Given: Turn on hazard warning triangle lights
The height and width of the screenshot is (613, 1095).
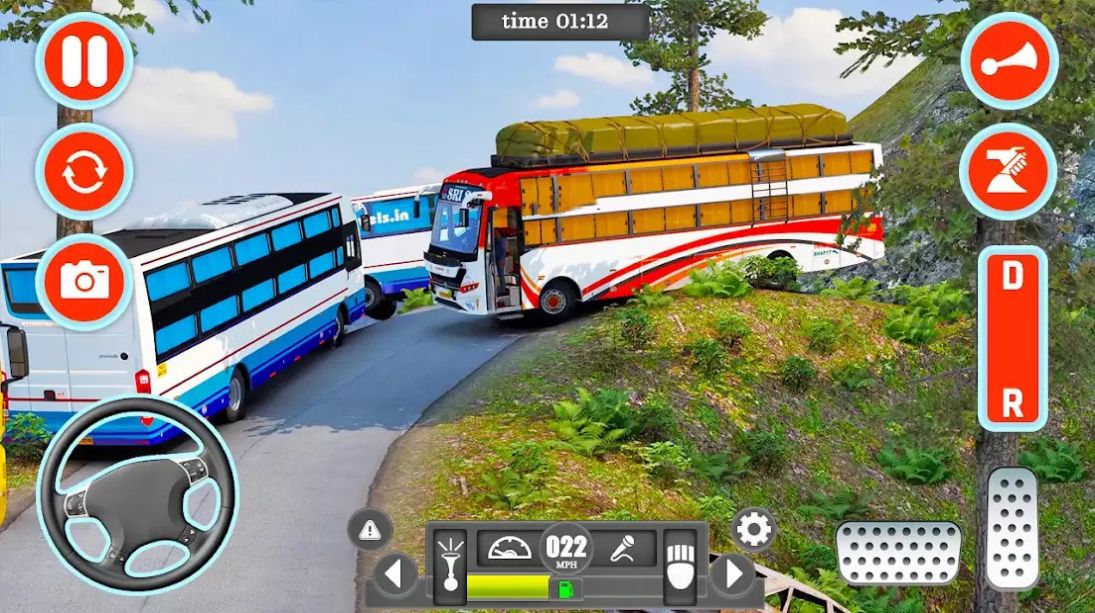Looking at the screenshot, I should pyautogui.click(x=370, y=528).
